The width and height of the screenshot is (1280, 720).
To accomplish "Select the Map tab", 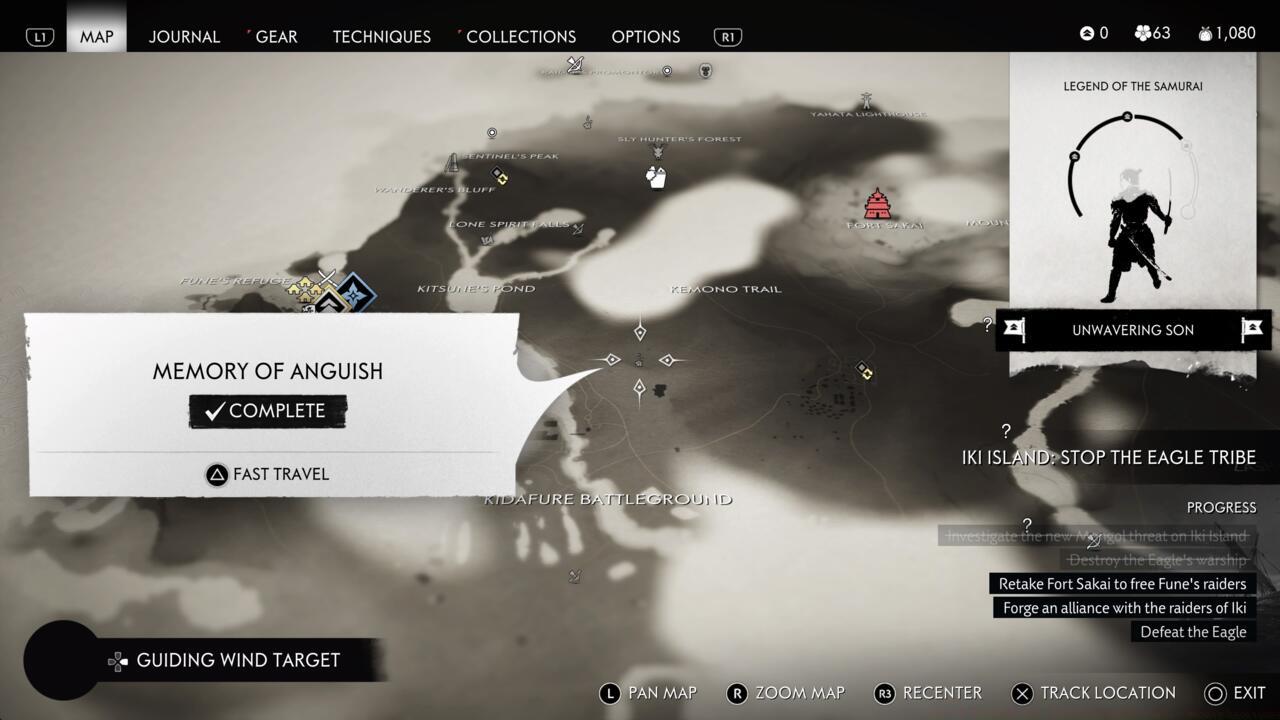I will pos(97,36).
